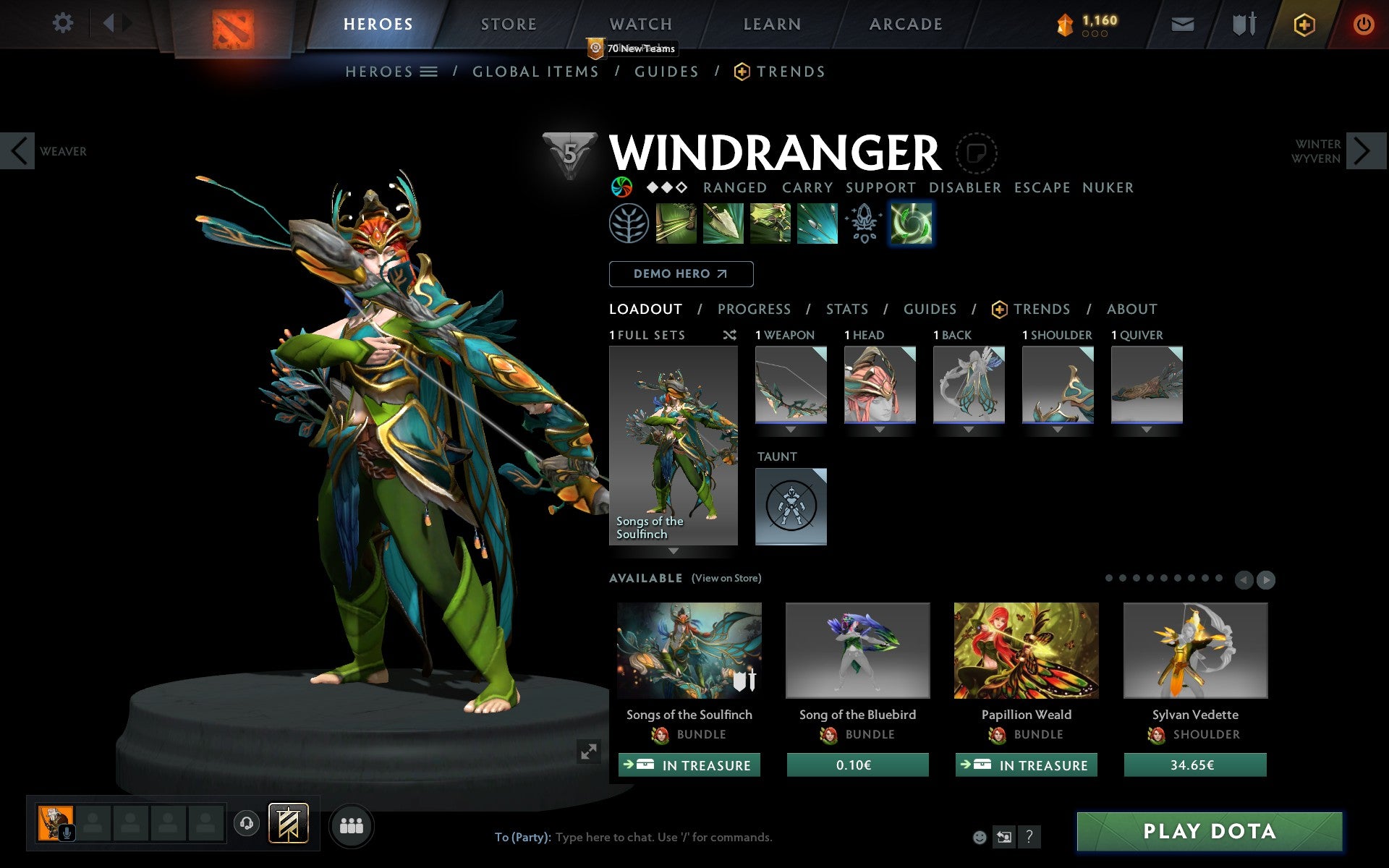1389x868 pixels.
Task: Select the Shackleshot ability icon
Action: (676, 224)
